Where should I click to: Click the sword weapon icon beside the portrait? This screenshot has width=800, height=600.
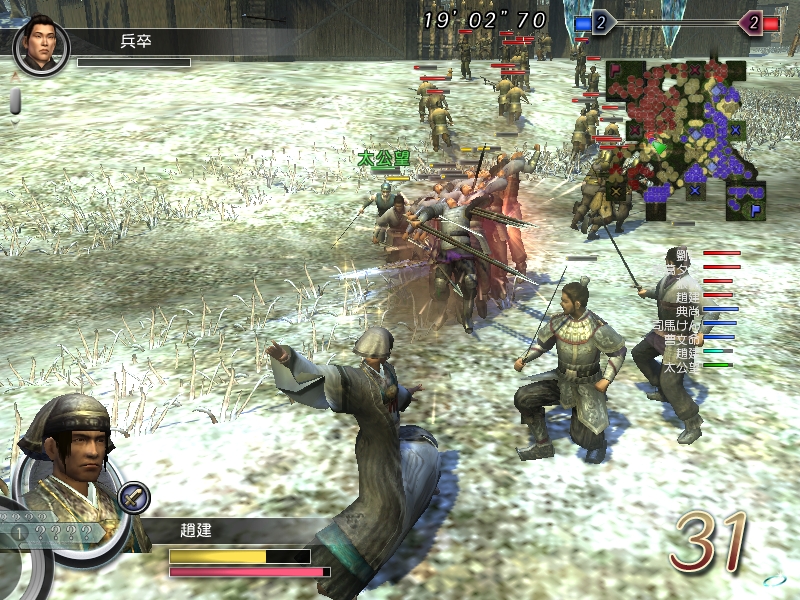click(x=133, y=495)
